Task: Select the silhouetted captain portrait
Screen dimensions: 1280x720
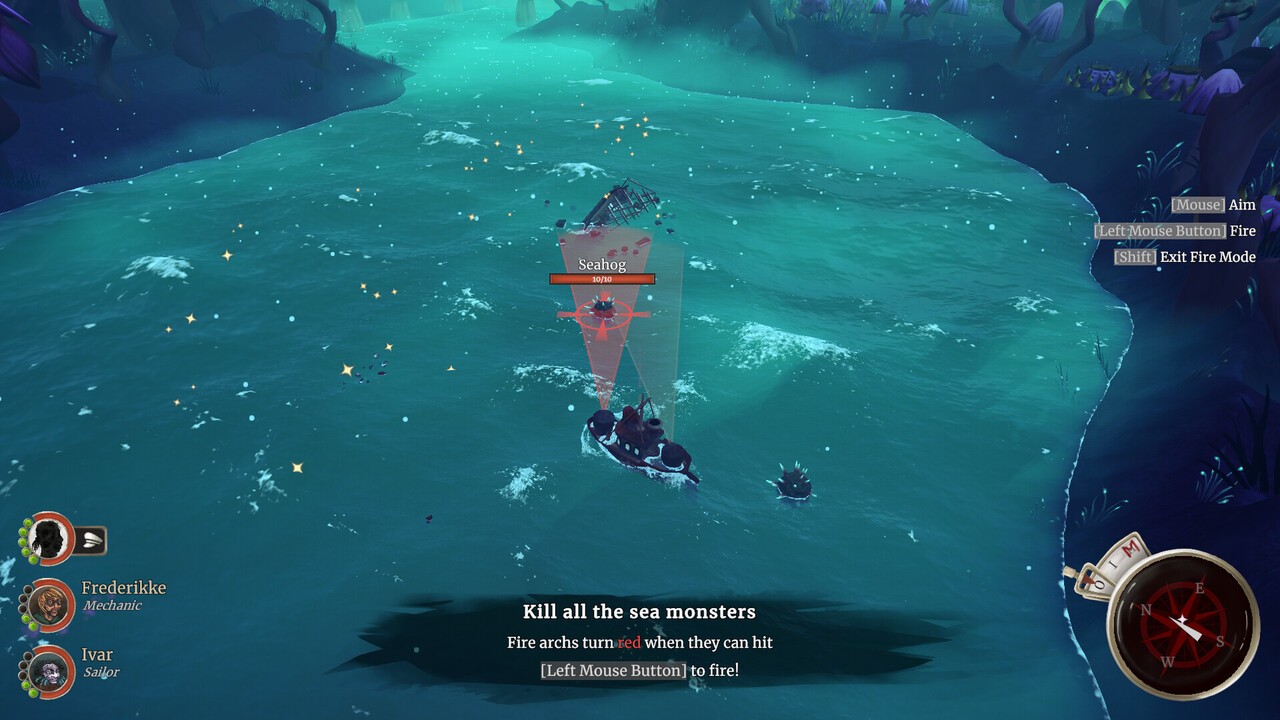Action: [49, 539]
